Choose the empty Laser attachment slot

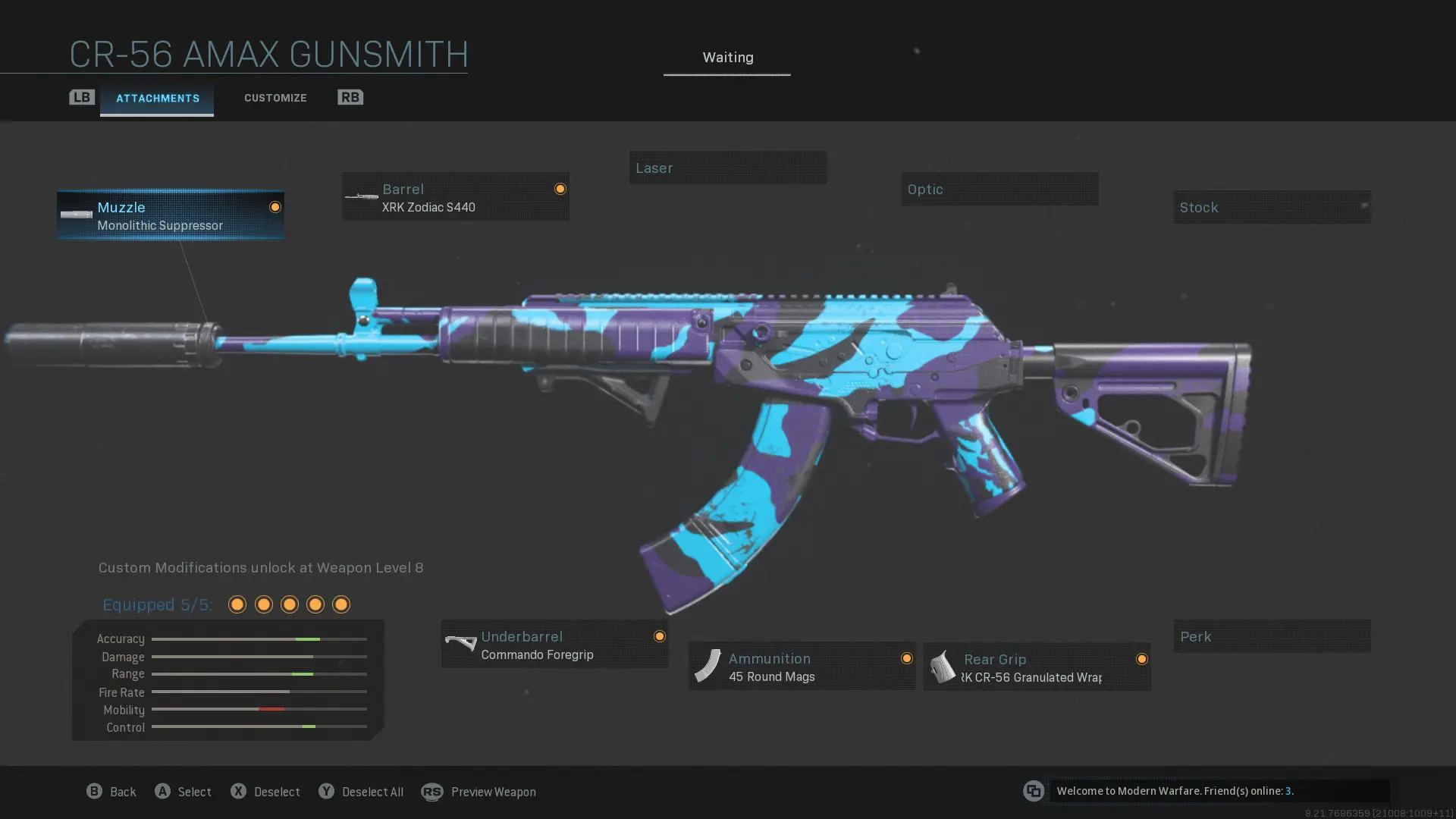point(727,168)
